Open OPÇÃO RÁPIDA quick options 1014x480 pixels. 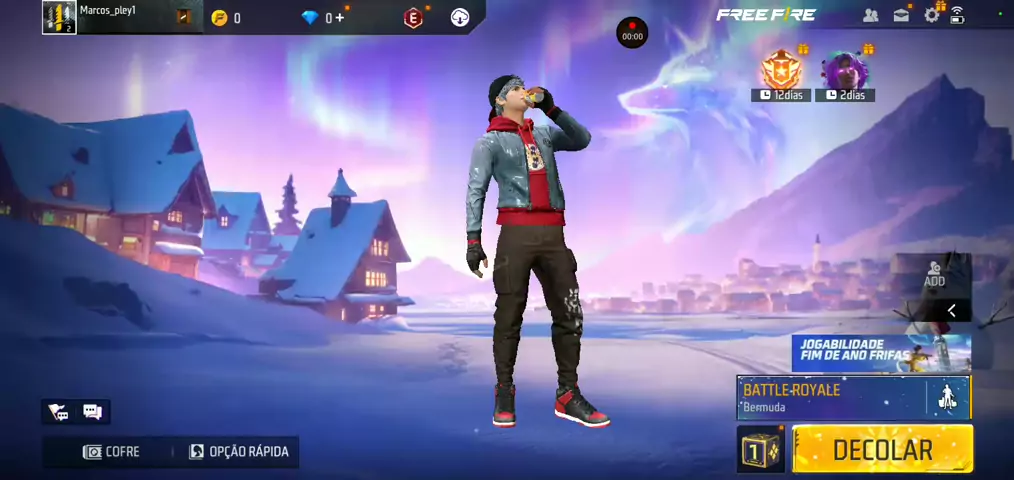(x=239, y=452)
